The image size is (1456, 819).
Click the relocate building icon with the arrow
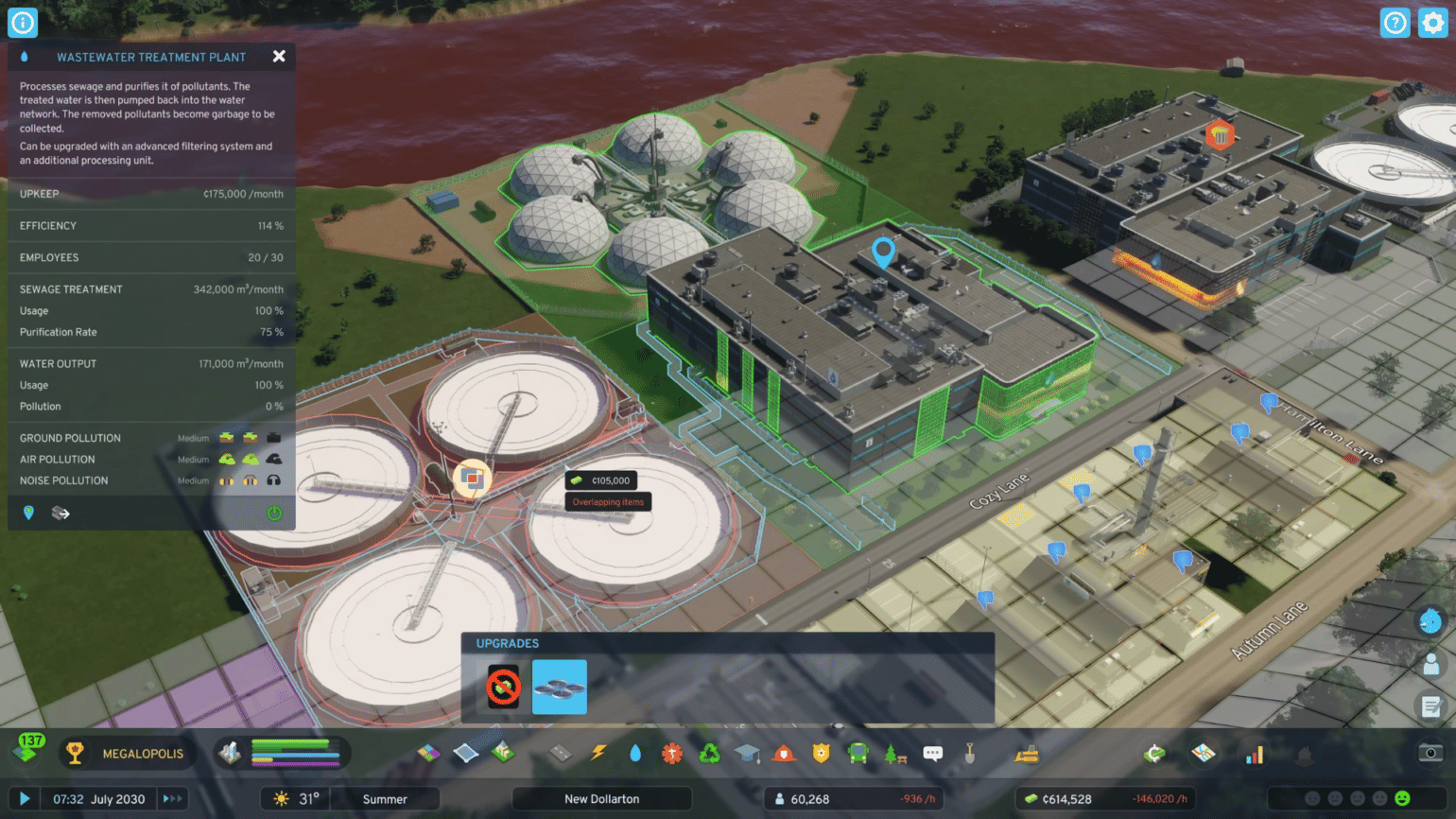[61, 513]
